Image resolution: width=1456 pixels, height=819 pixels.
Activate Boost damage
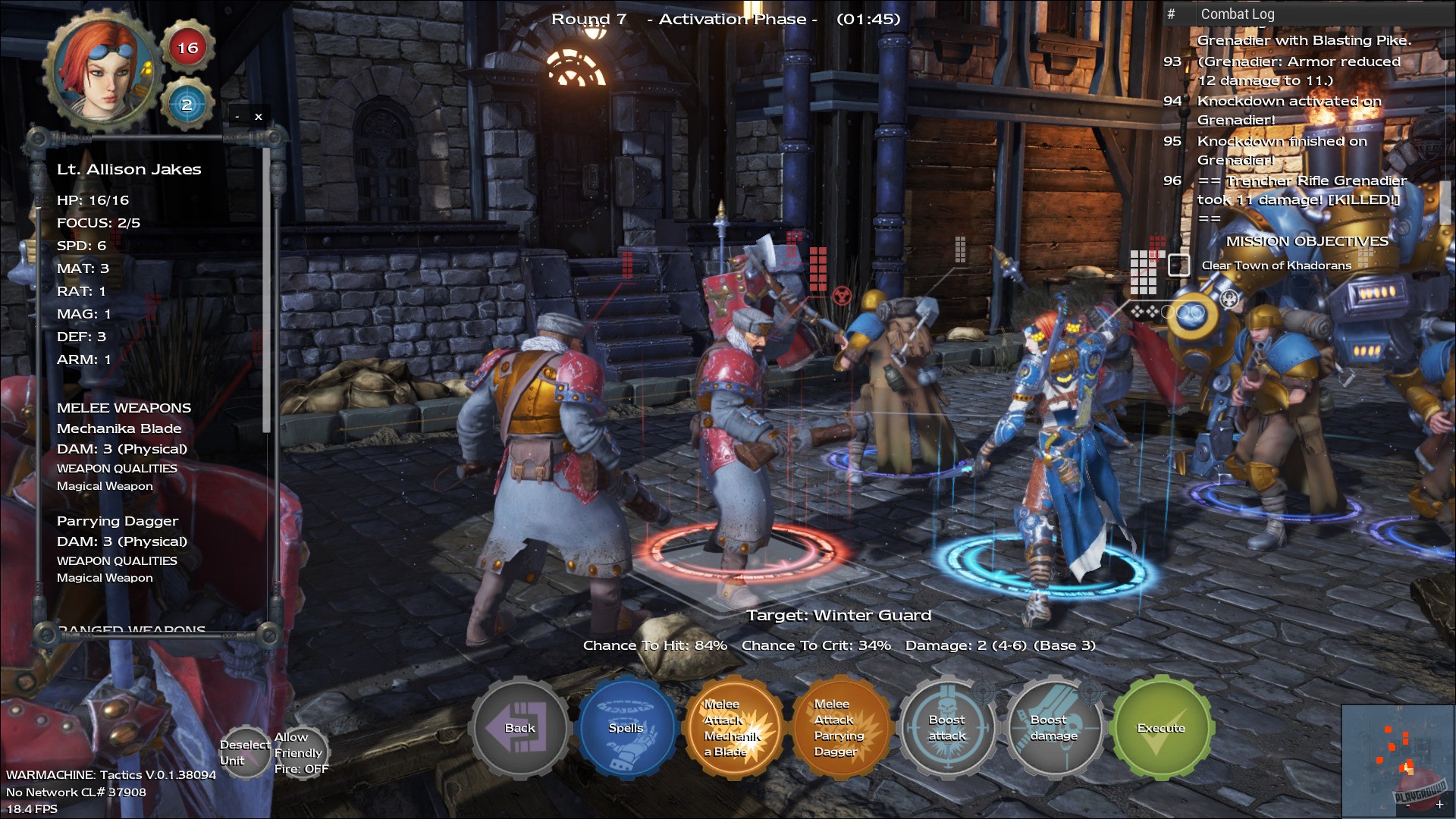pyautogui.click(x=1054, y=728)
